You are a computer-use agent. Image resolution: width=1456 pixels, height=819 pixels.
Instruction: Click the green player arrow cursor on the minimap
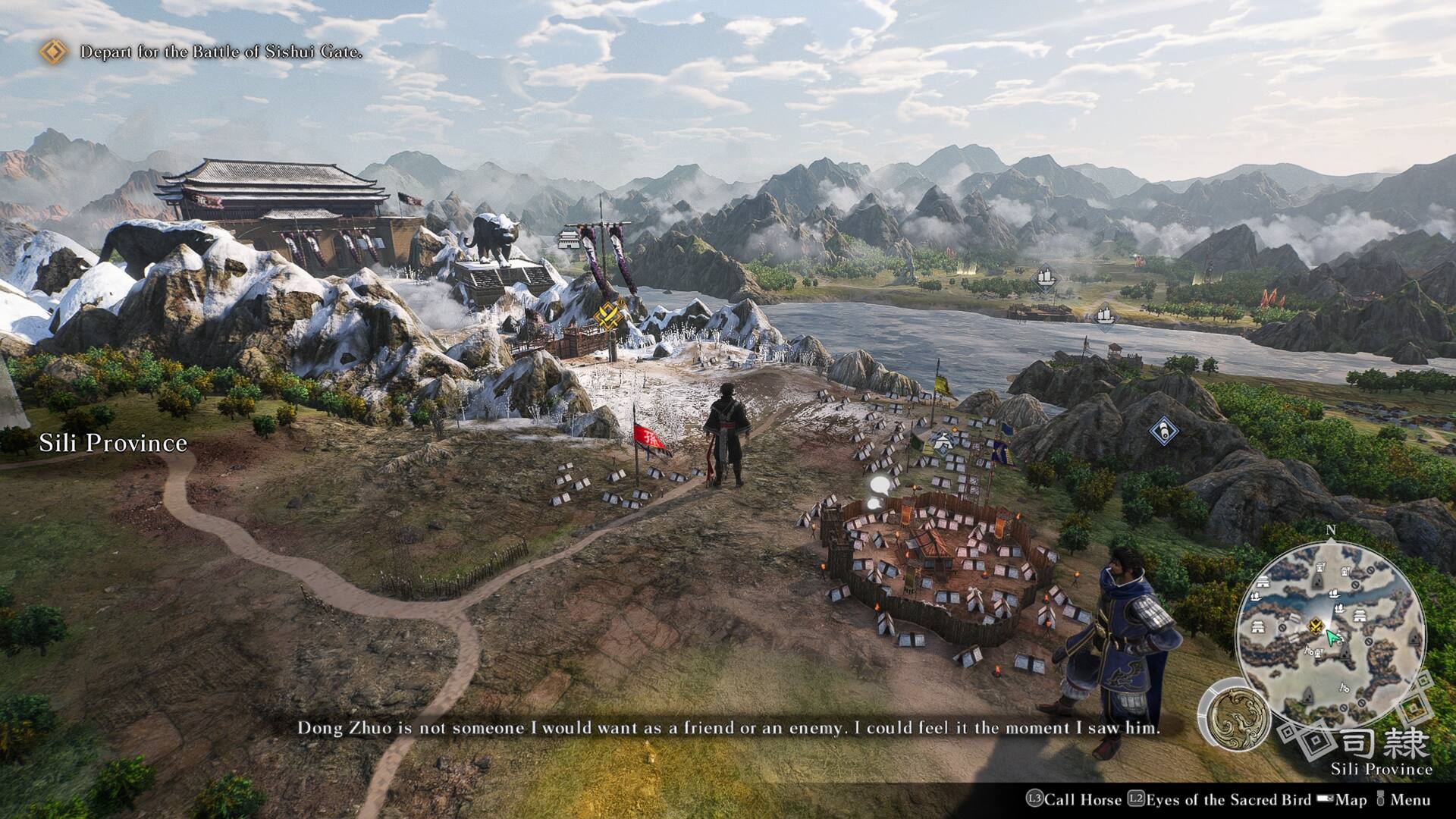point(1332,638)
